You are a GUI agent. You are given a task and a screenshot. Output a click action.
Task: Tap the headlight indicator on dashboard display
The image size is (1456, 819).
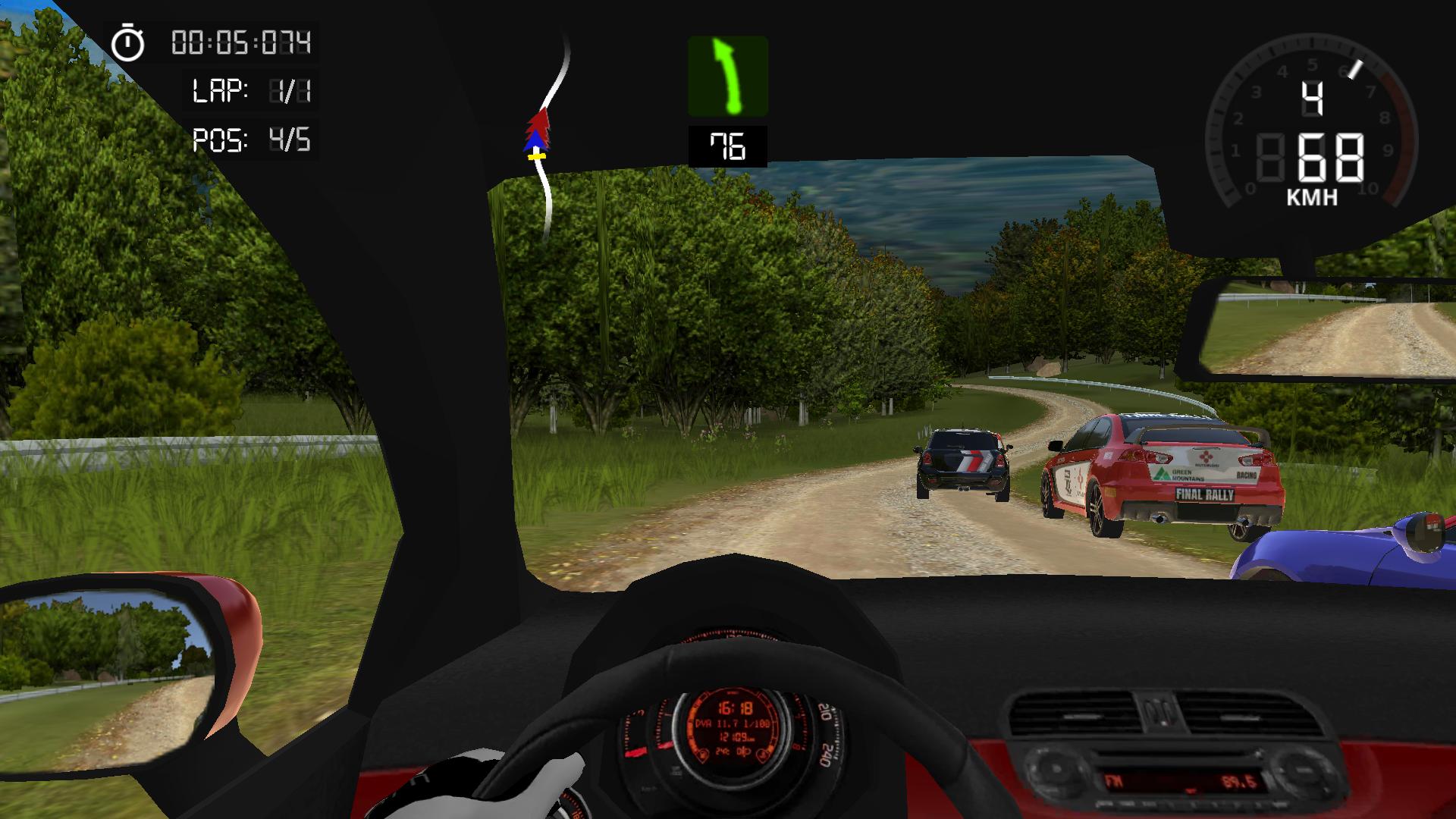pos(744,752)
